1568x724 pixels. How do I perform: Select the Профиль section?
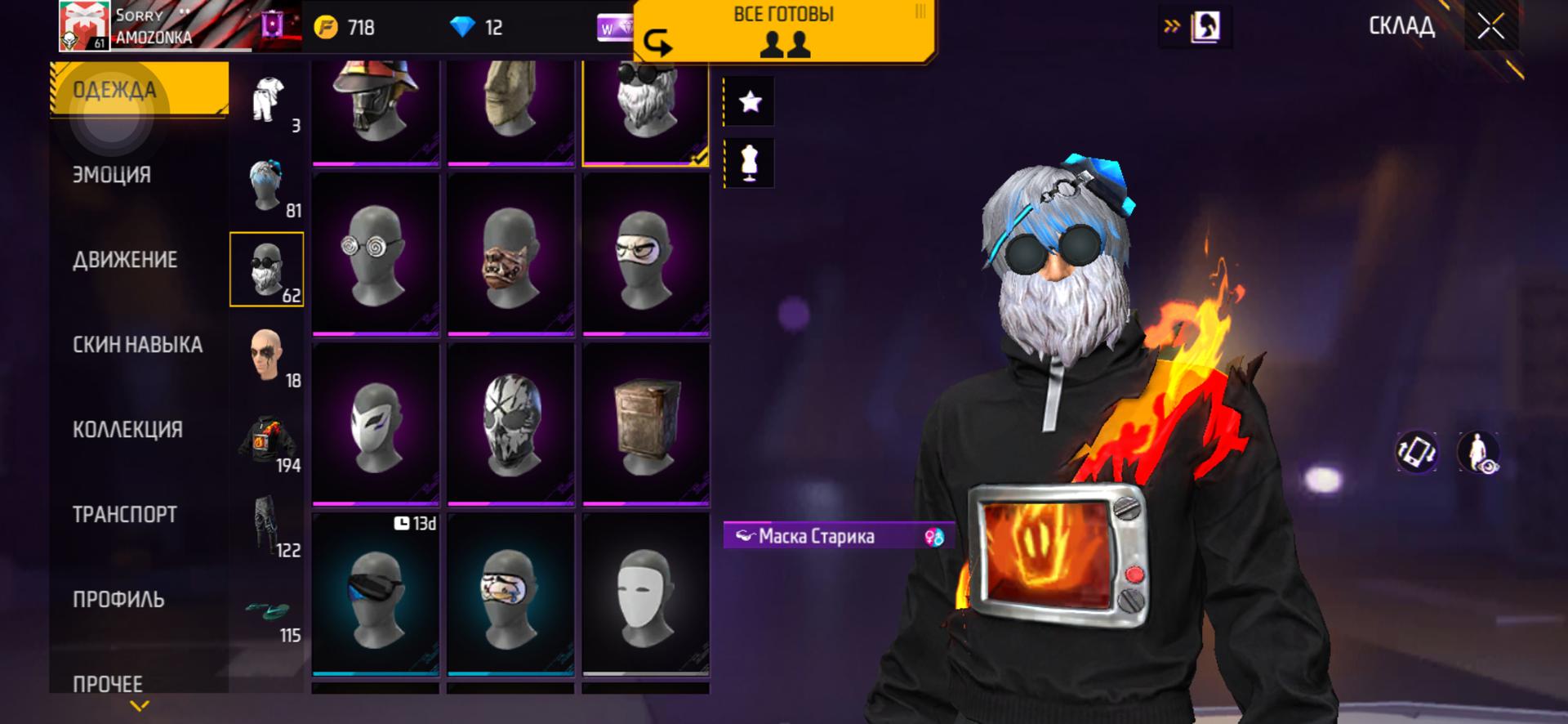(118, 600)
